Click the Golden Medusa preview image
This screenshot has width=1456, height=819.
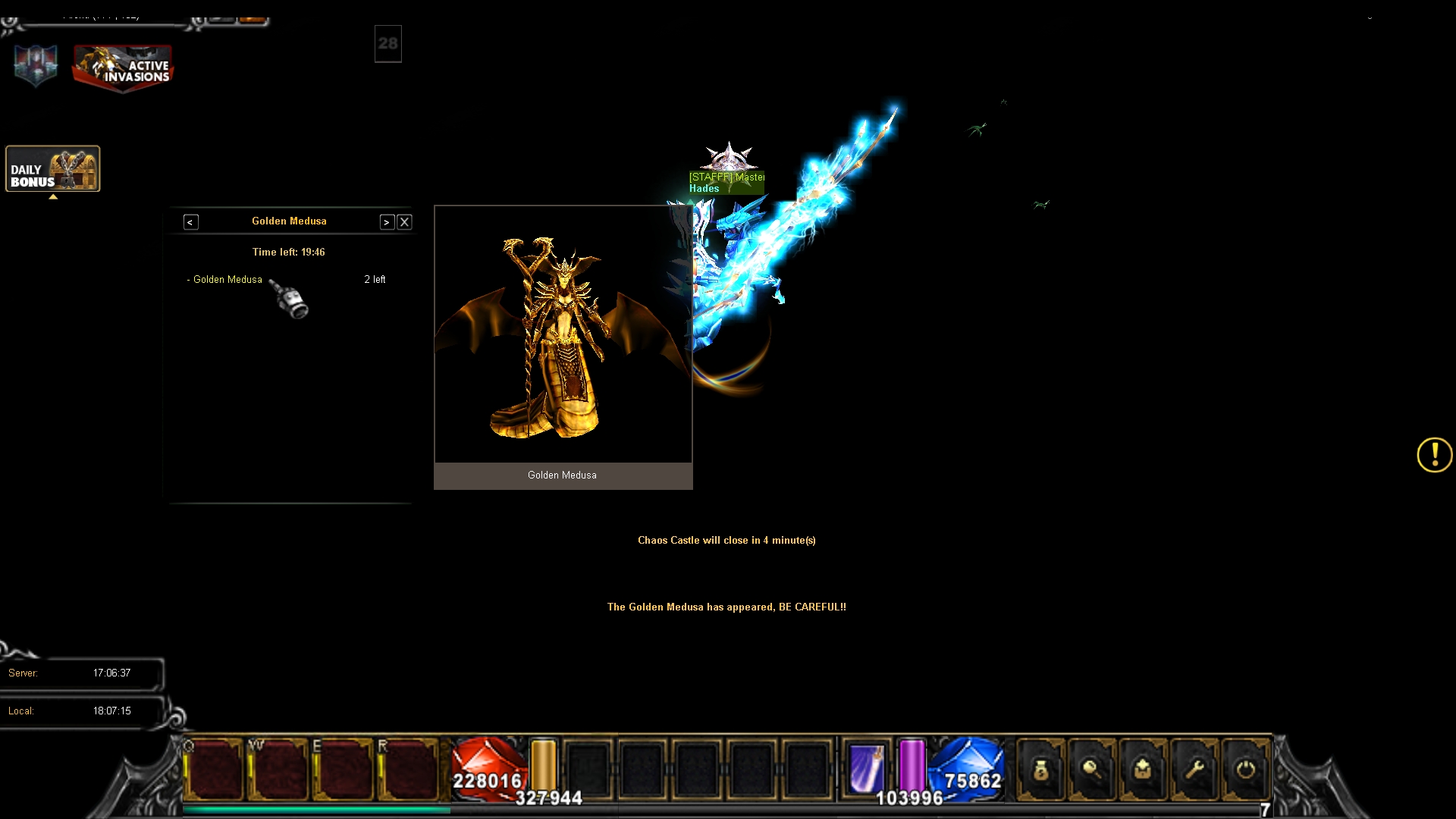coord(563,335)
